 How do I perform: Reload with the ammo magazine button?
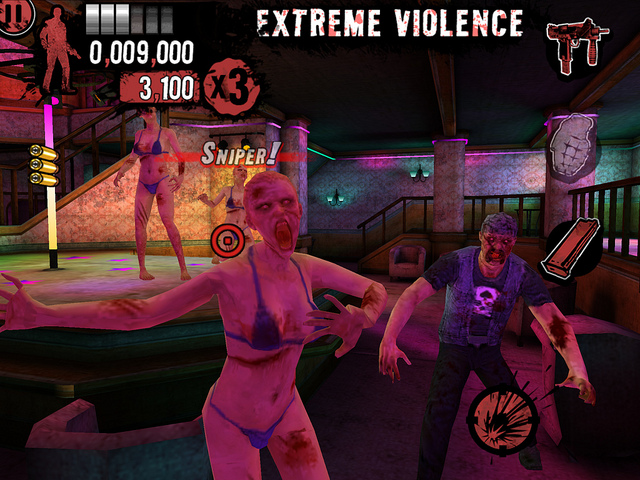click(x=566, y=251)
